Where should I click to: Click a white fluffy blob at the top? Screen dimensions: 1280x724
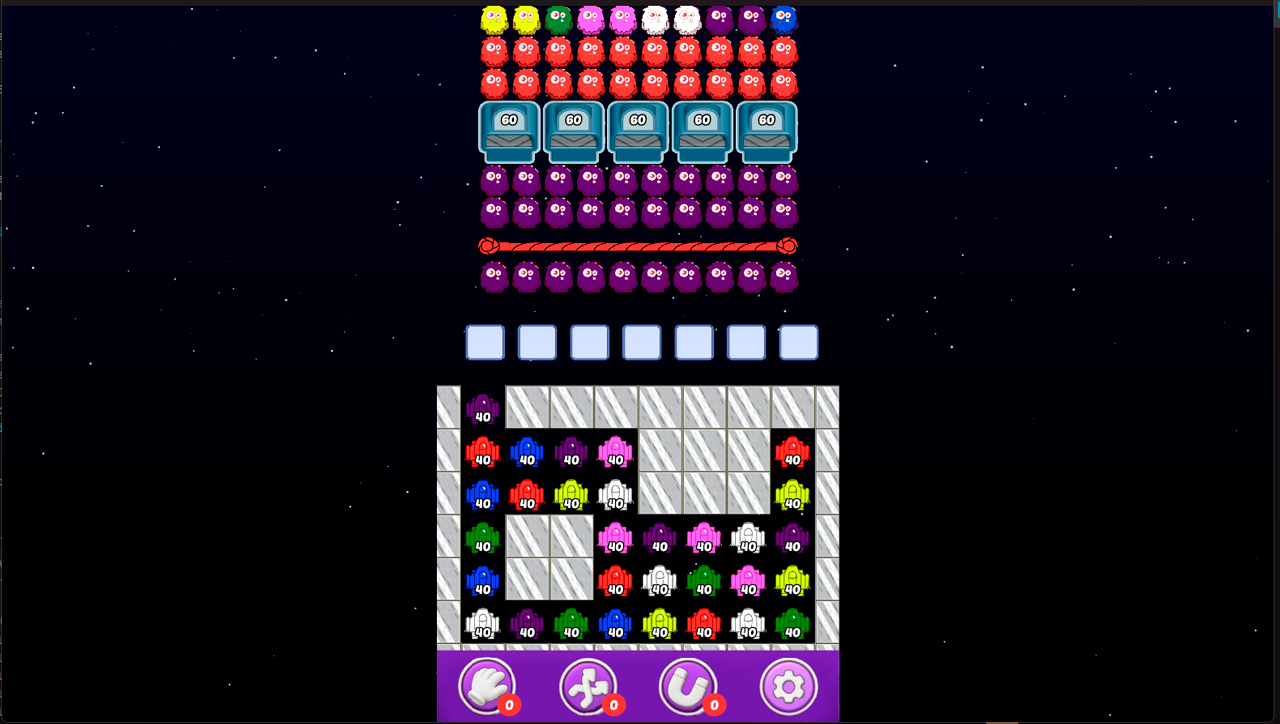[x=655, y=17]
